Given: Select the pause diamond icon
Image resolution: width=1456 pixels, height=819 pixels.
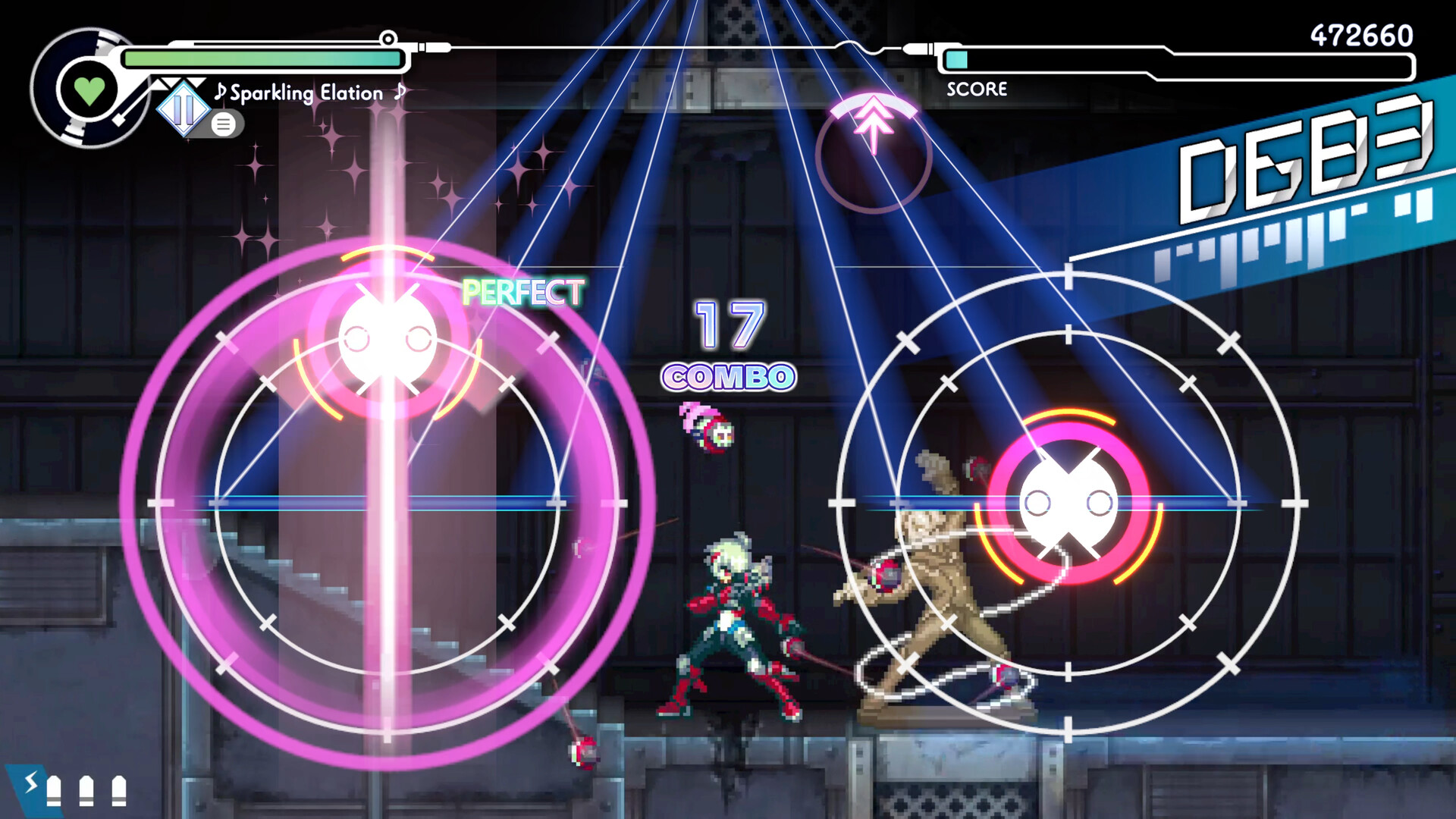Looking at the screenshot, I should pyautogui.click(x=182, y=110).
